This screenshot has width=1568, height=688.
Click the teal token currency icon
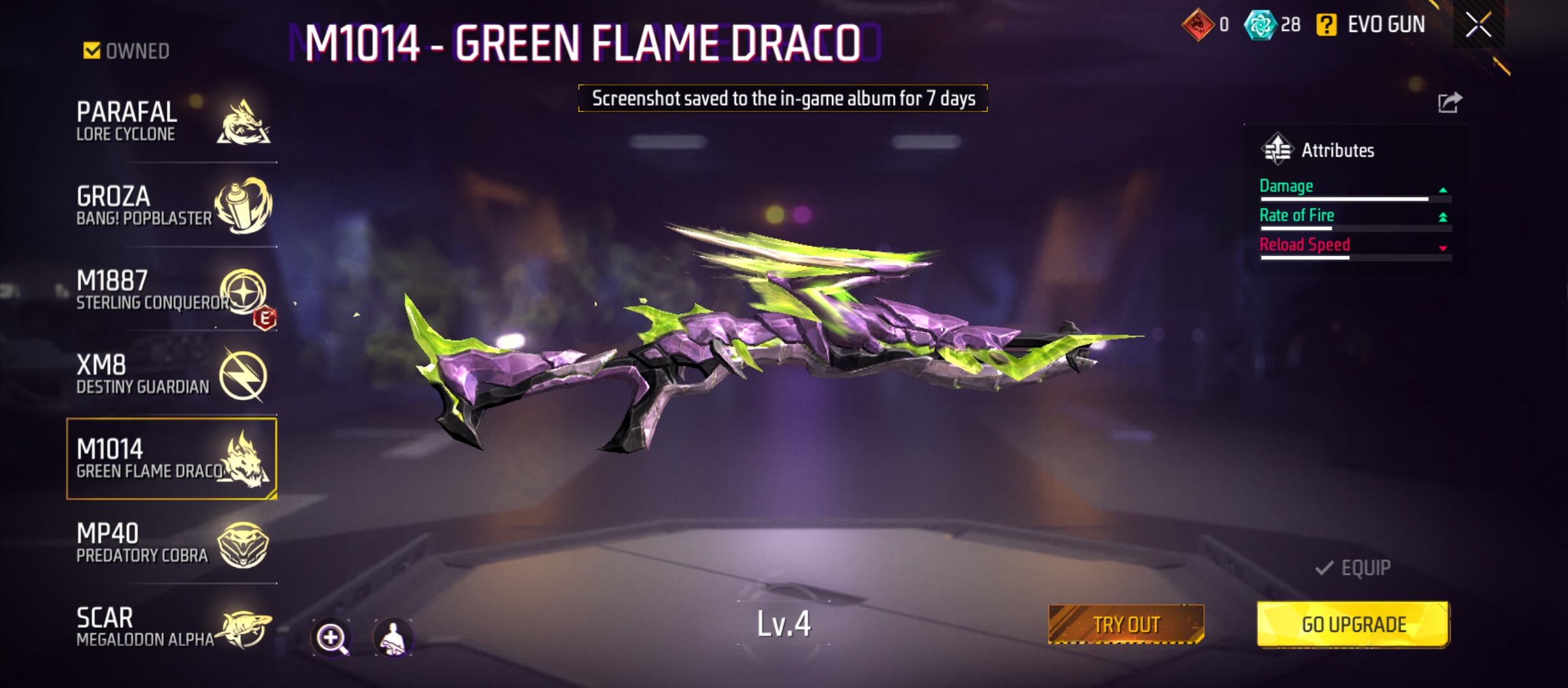pyautogui.click(x=1259, y=25)
